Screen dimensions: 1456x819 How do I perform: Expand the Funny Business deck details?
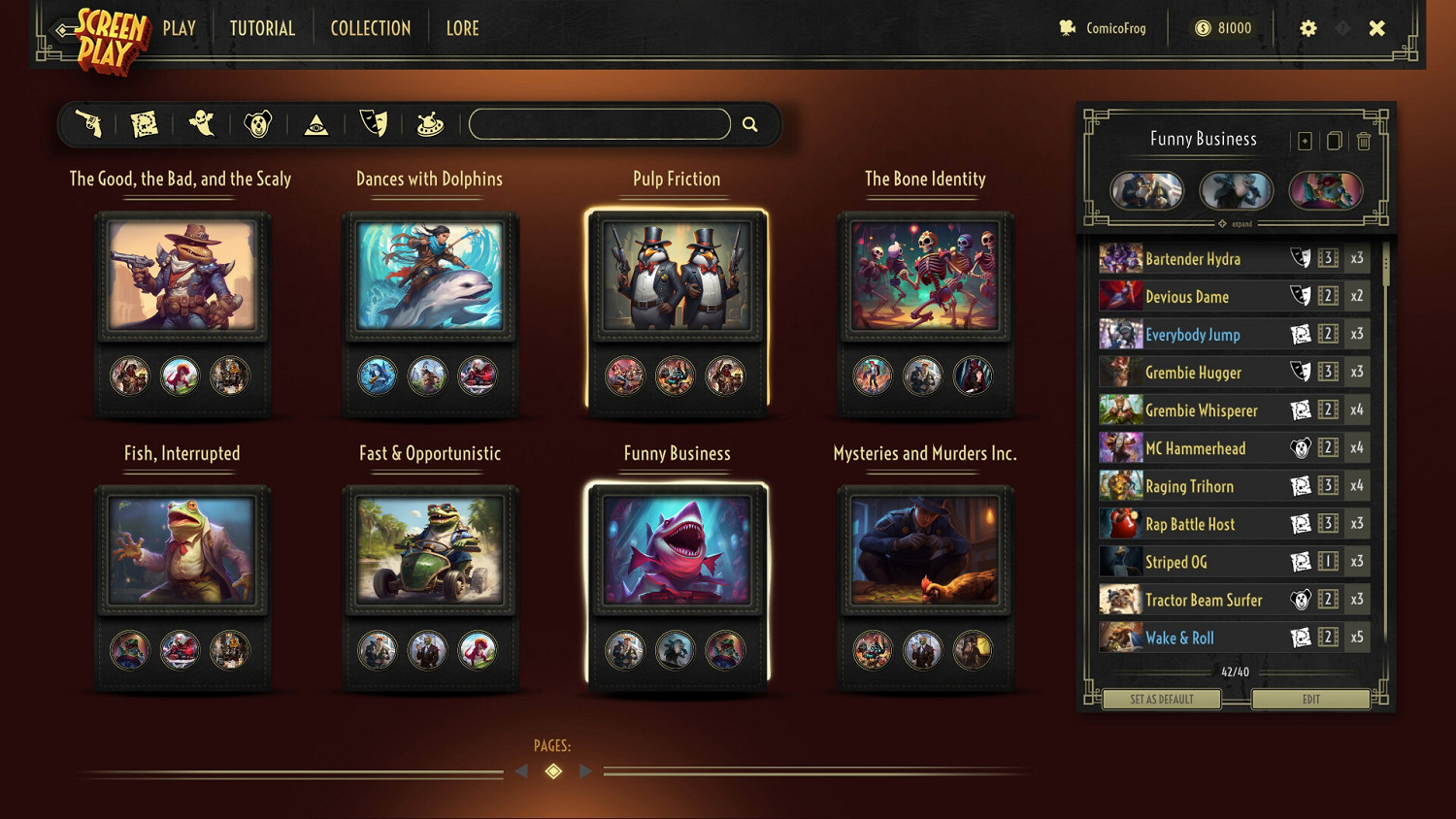[1234, 223]
